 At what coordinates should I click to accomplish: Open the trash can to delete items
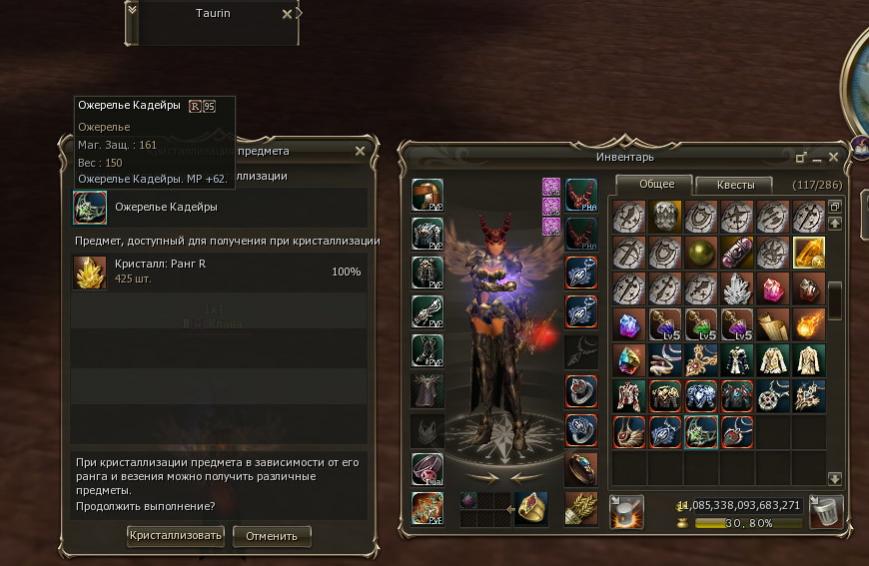point(826,510)
